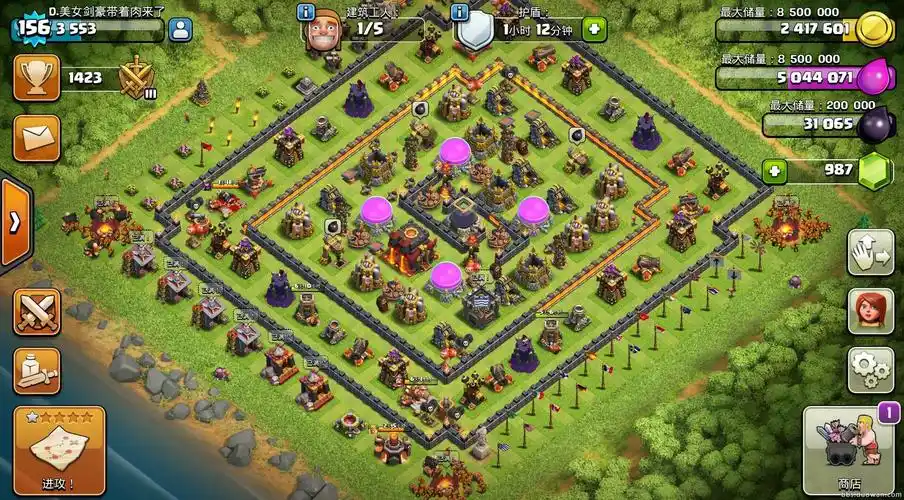Expand the chat side arrow tab
This screenshot has width=904, height=500.
(14, 221)
